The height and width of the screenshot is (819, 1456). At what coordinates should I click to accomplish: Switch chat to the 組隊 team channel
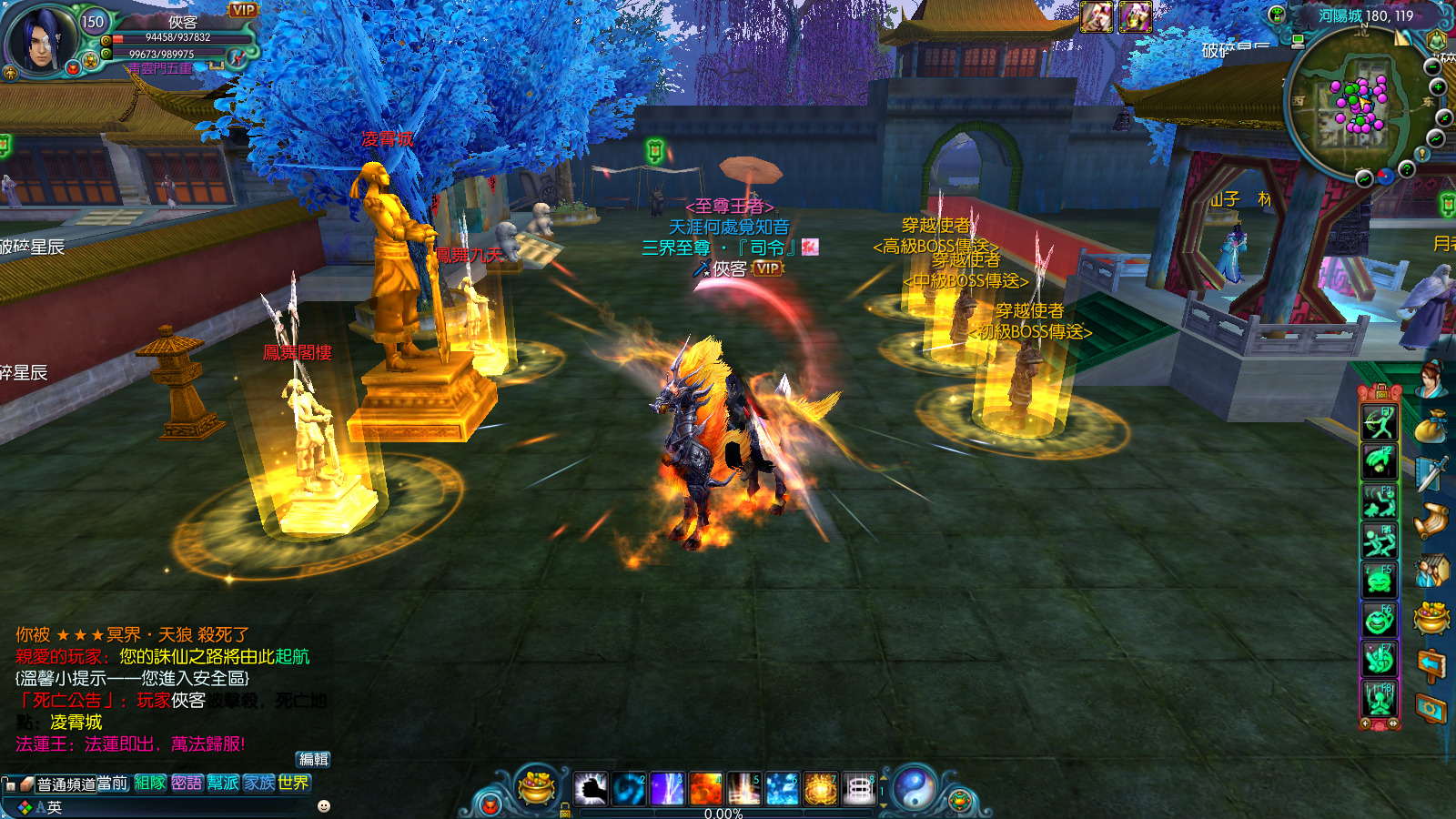click(150, 783)
